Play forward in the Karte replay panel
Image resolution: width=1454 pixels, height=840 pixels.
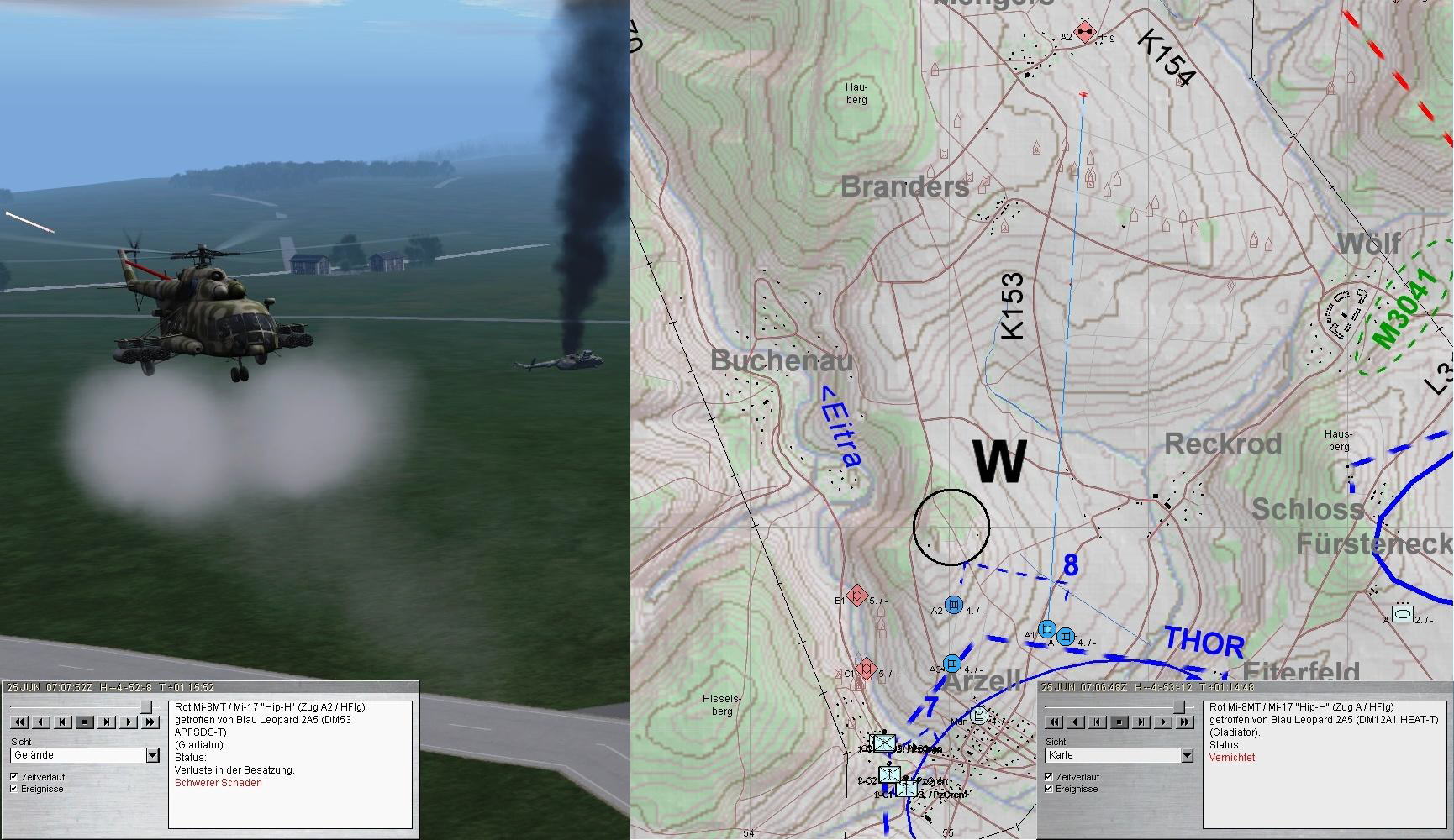click(1162, 722)
